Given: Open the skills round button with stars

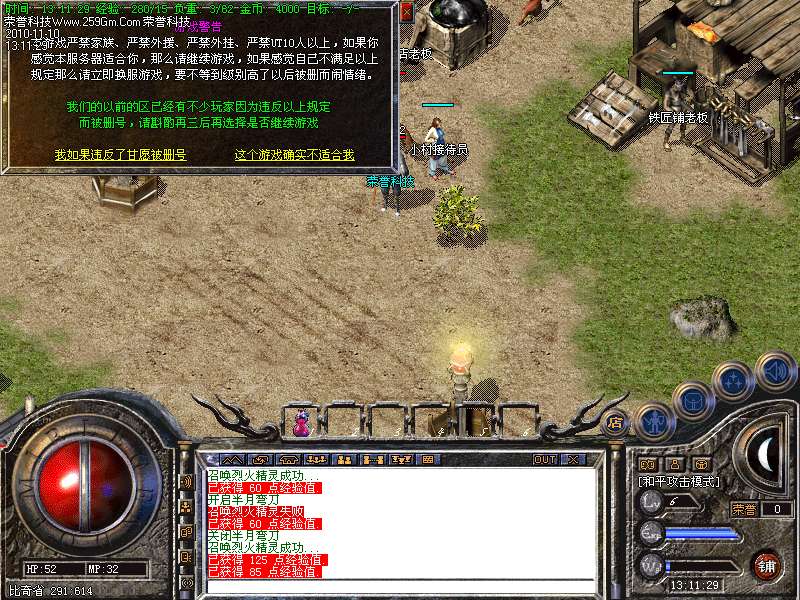Looking at the screenshot, I should 733,381.
